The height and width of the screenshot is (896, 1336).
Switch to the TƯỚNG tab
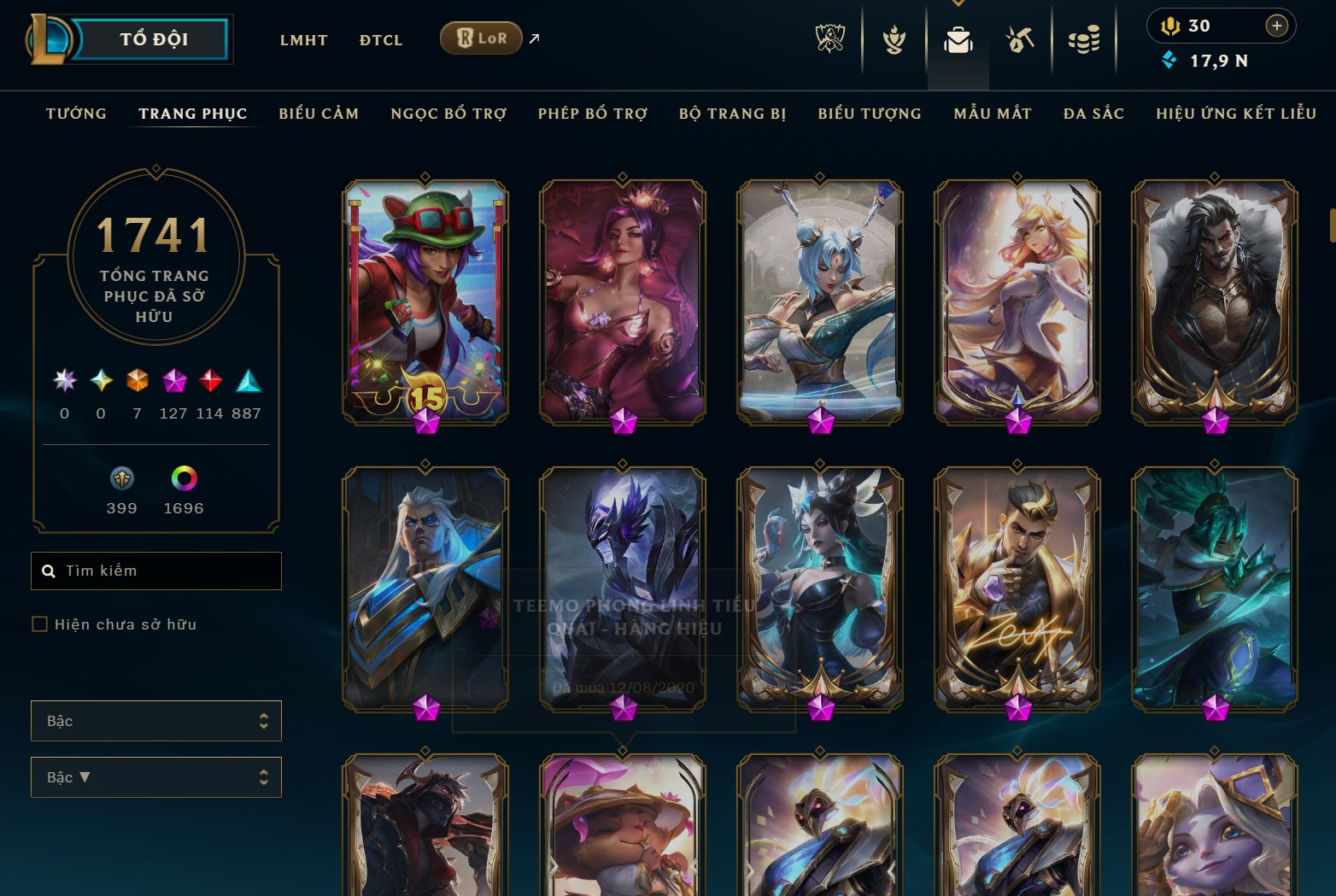coord(76,113)
